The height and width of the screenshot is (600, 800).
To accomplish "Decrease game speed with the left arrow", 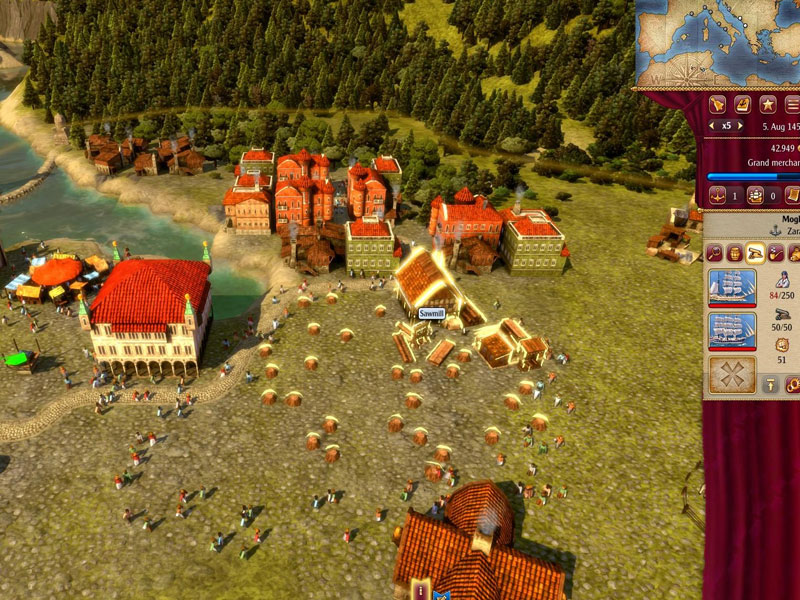I will (x=712, y=126).
